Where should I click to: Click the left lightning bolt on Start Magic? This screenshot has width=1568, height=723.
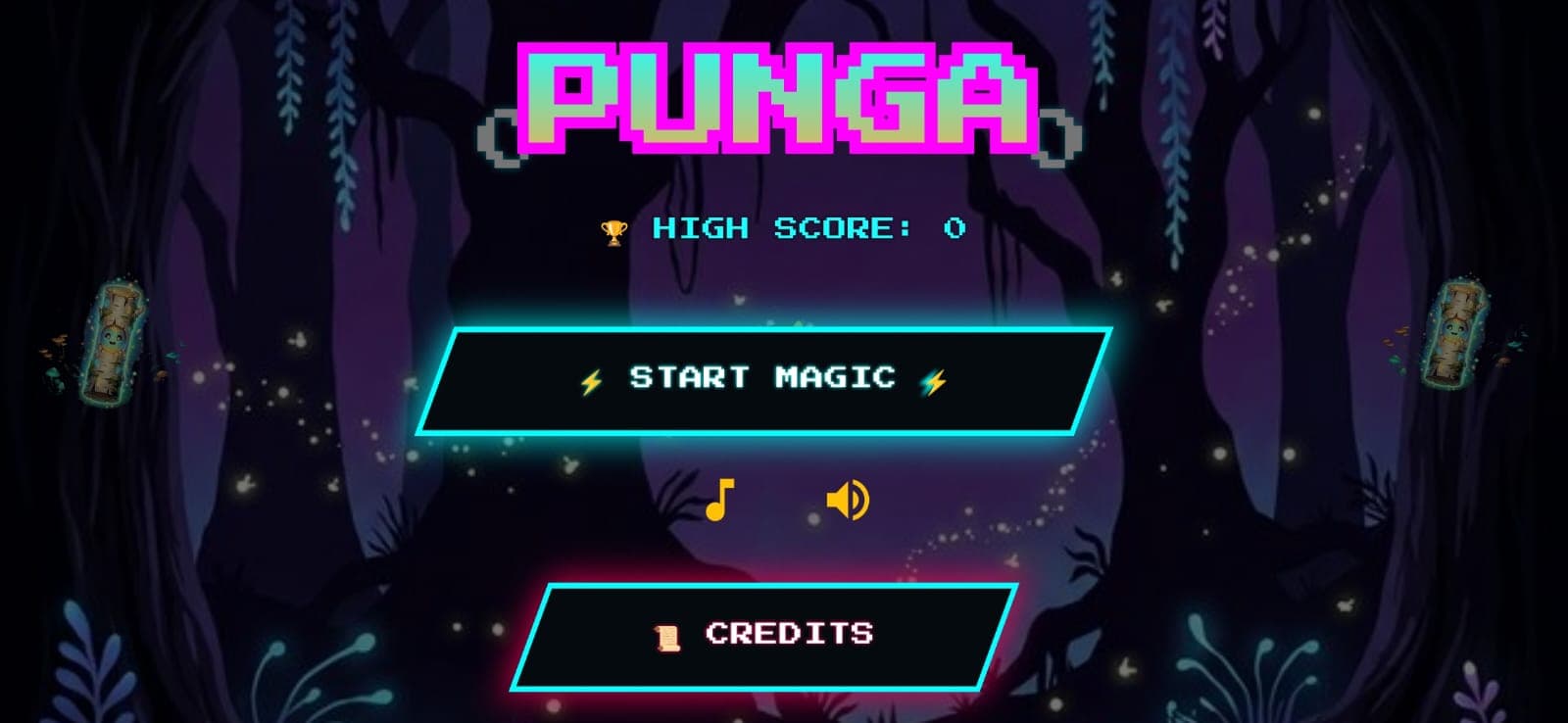589,381
